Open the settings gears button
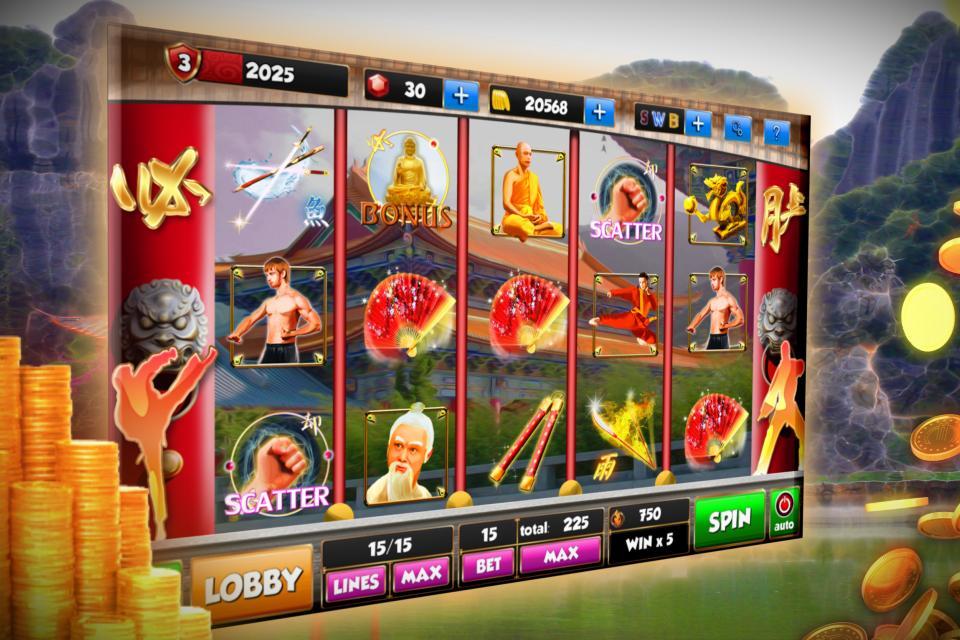Viewport: 960px width, 640px height. [738, 129]
